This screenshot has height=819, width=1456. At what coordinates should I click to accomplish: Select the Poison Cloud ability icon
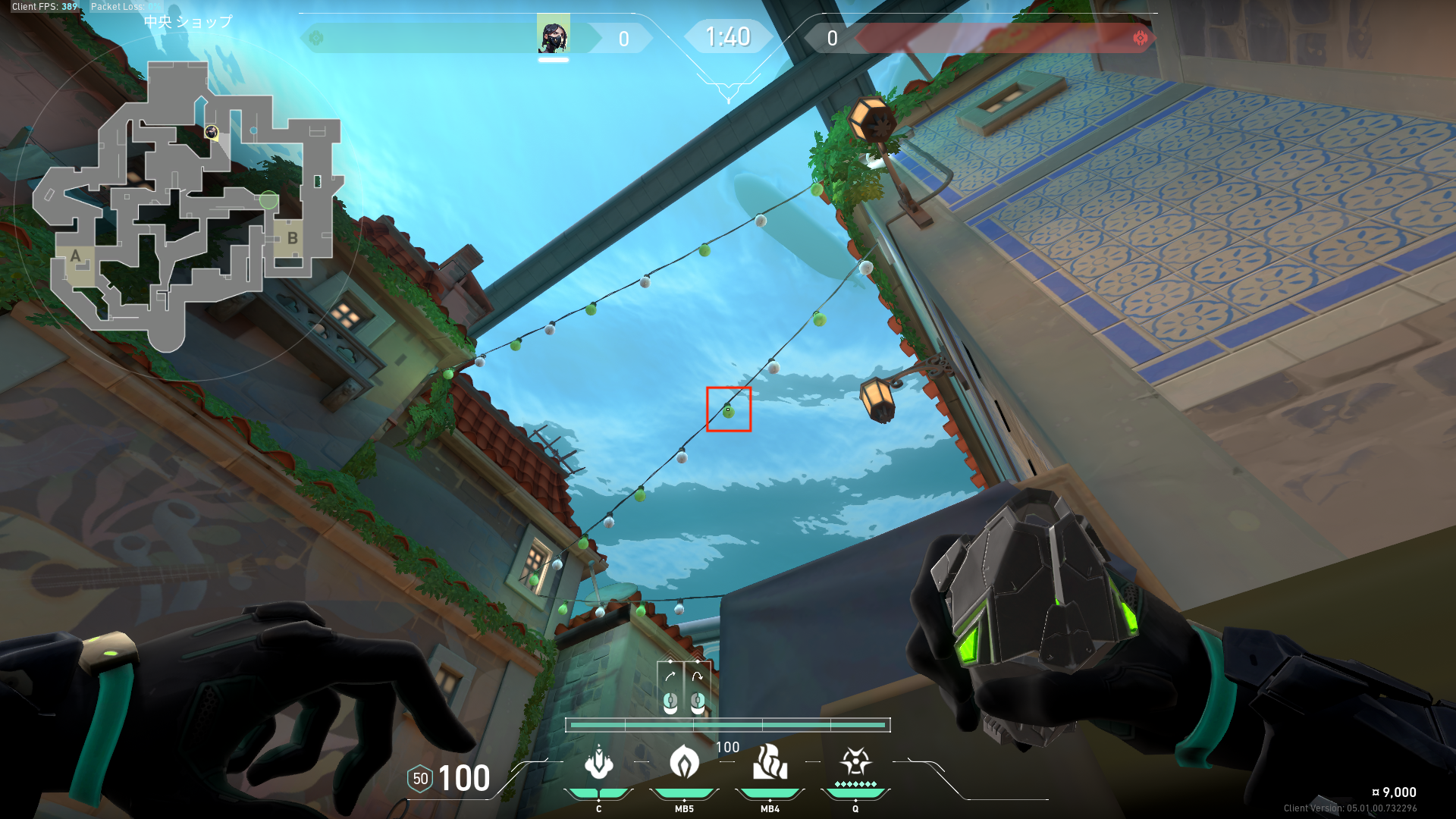(684, 762)
